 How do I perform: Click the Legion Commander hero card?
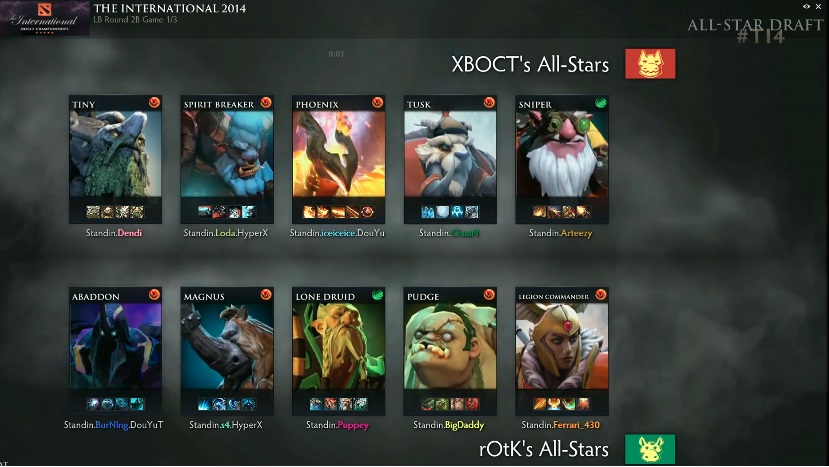pyautogui.click(x=562, y=347)
